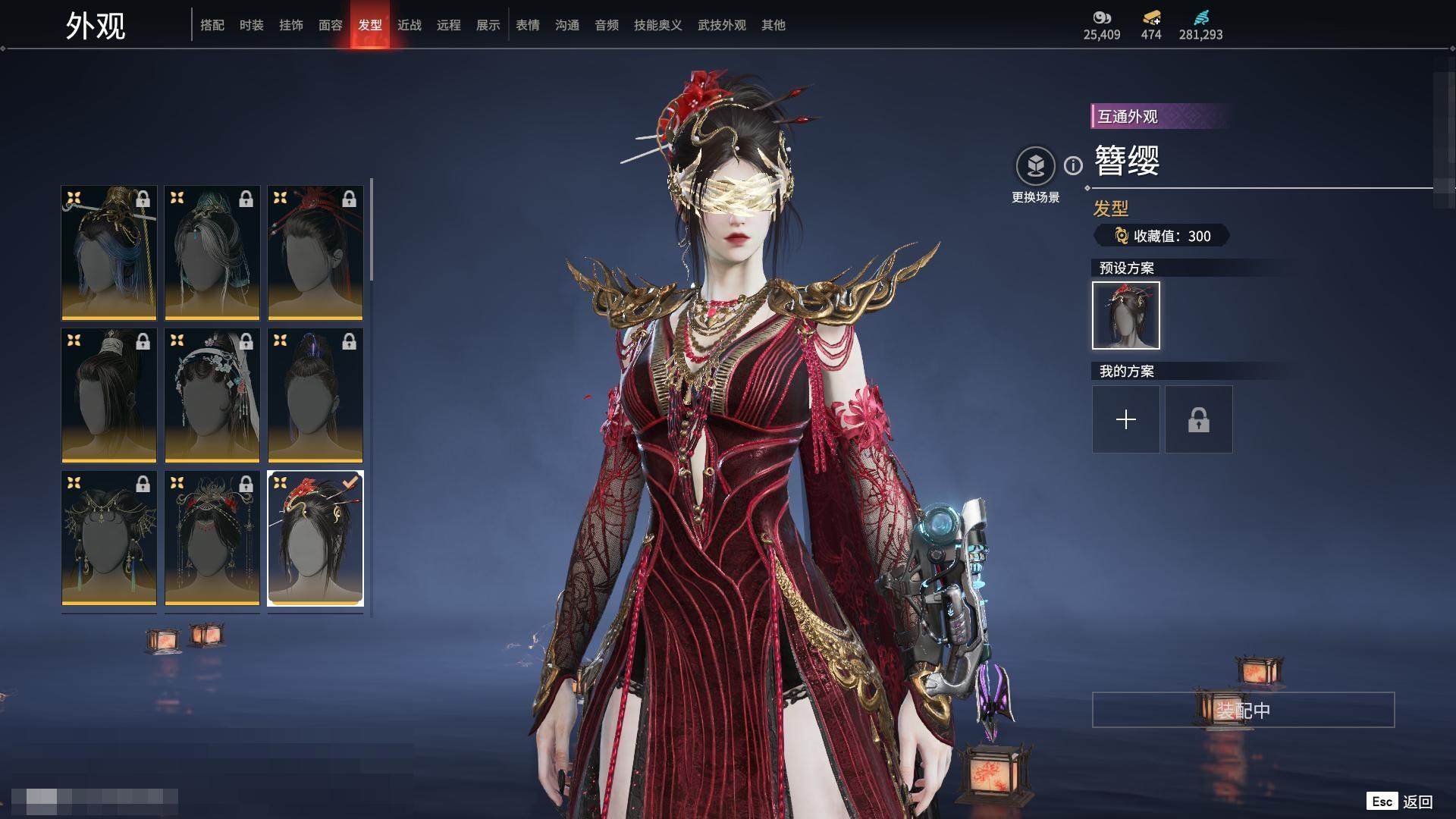Switch to the 搭配 tab
1456x819 pixels.
coord(212,25)
